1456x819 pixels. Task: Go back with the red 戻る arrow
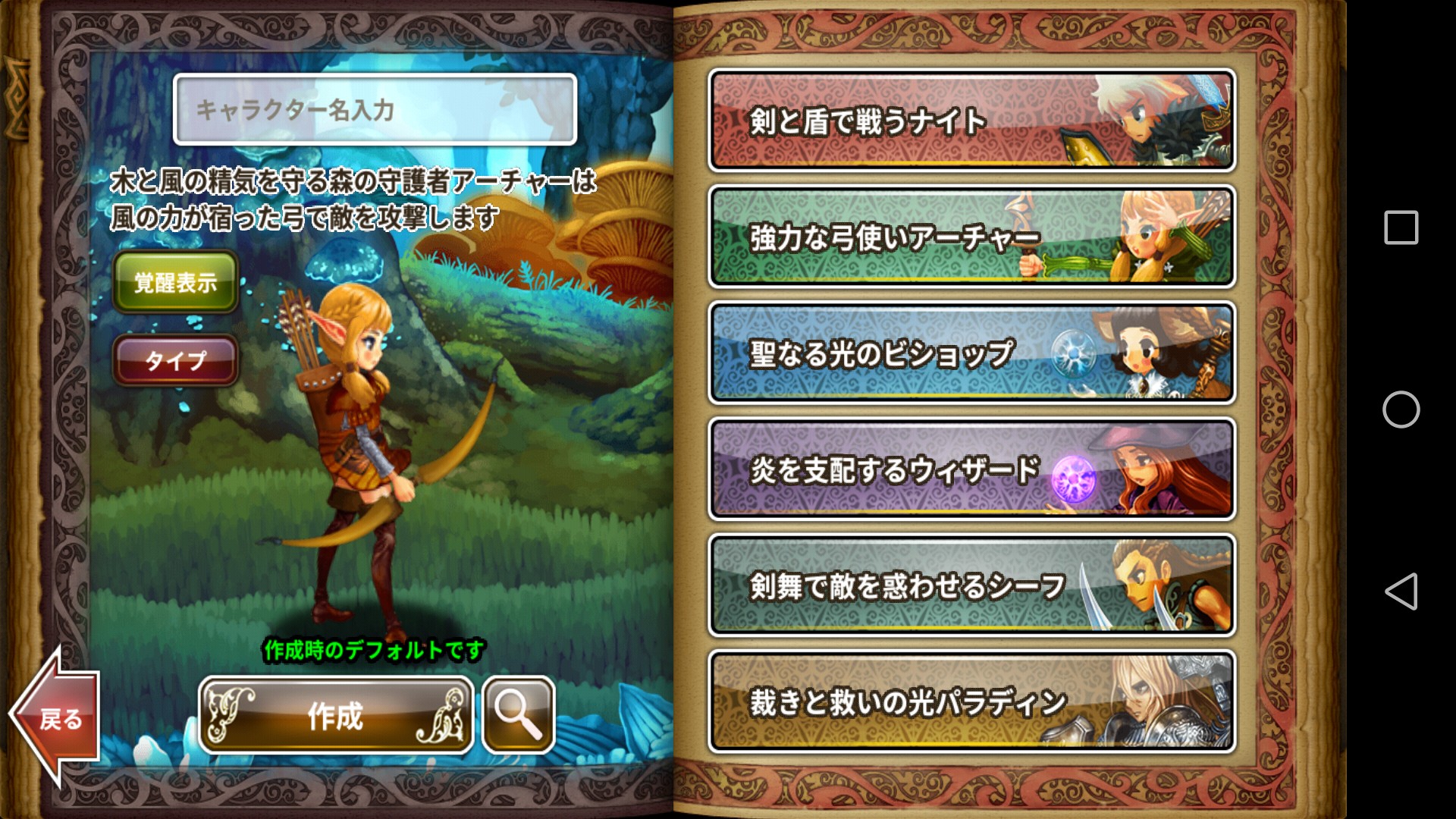pyautogui.click(x=58, y=717)
